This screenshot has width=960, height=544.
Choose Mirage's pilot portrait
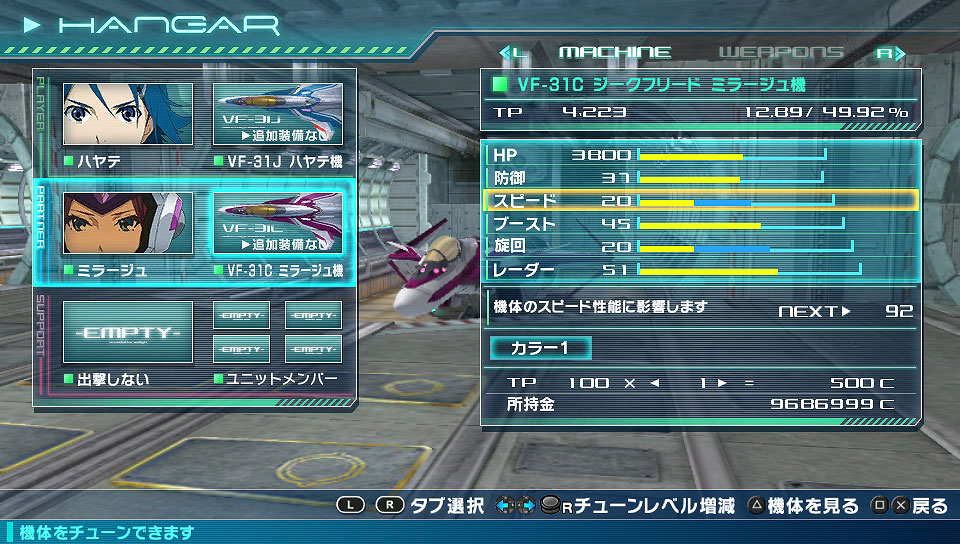tap(128, 223)
